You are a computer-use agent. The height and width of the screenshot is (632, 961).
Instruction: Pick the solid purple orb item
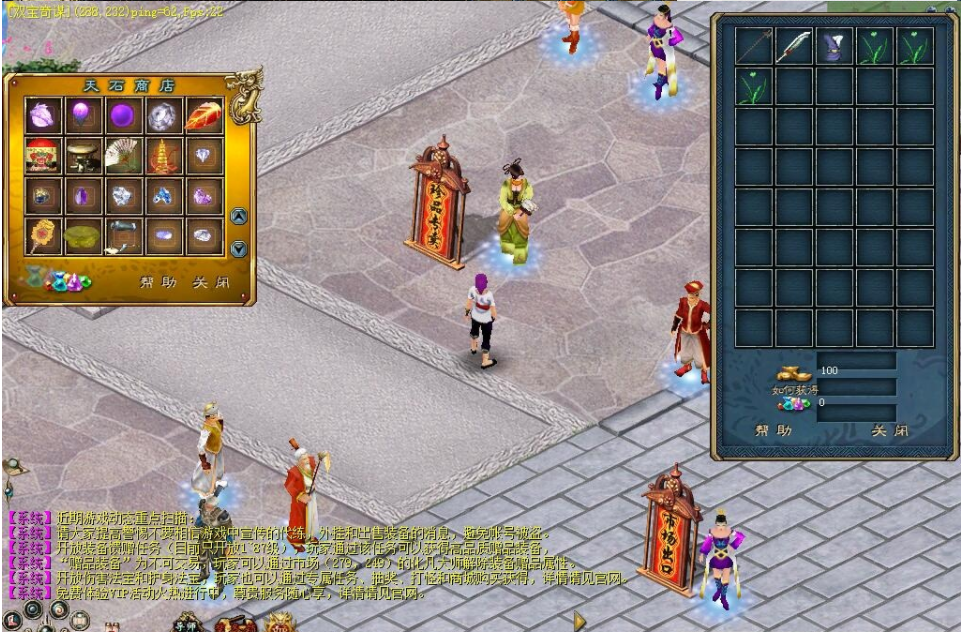(123, 116)
